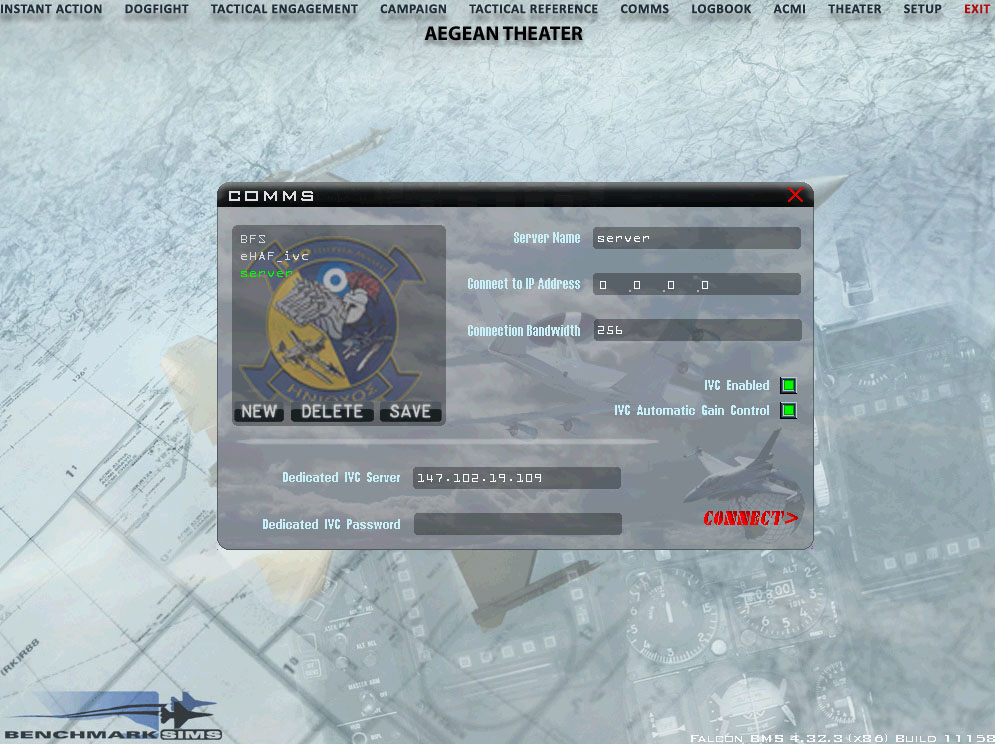Click the New button for servers
This screenshot has height=744, width=995.
pos(259,412)
